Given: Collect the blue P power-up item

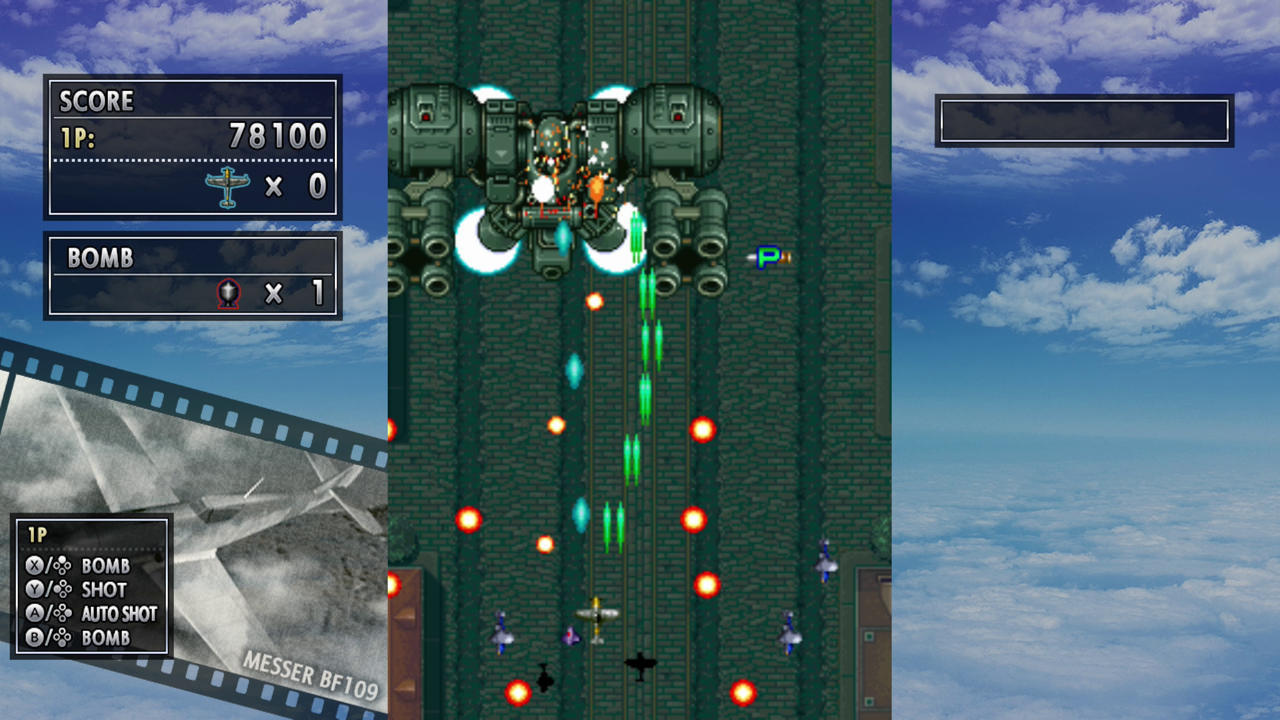Looking at the screenshot, I should point(766,258).
